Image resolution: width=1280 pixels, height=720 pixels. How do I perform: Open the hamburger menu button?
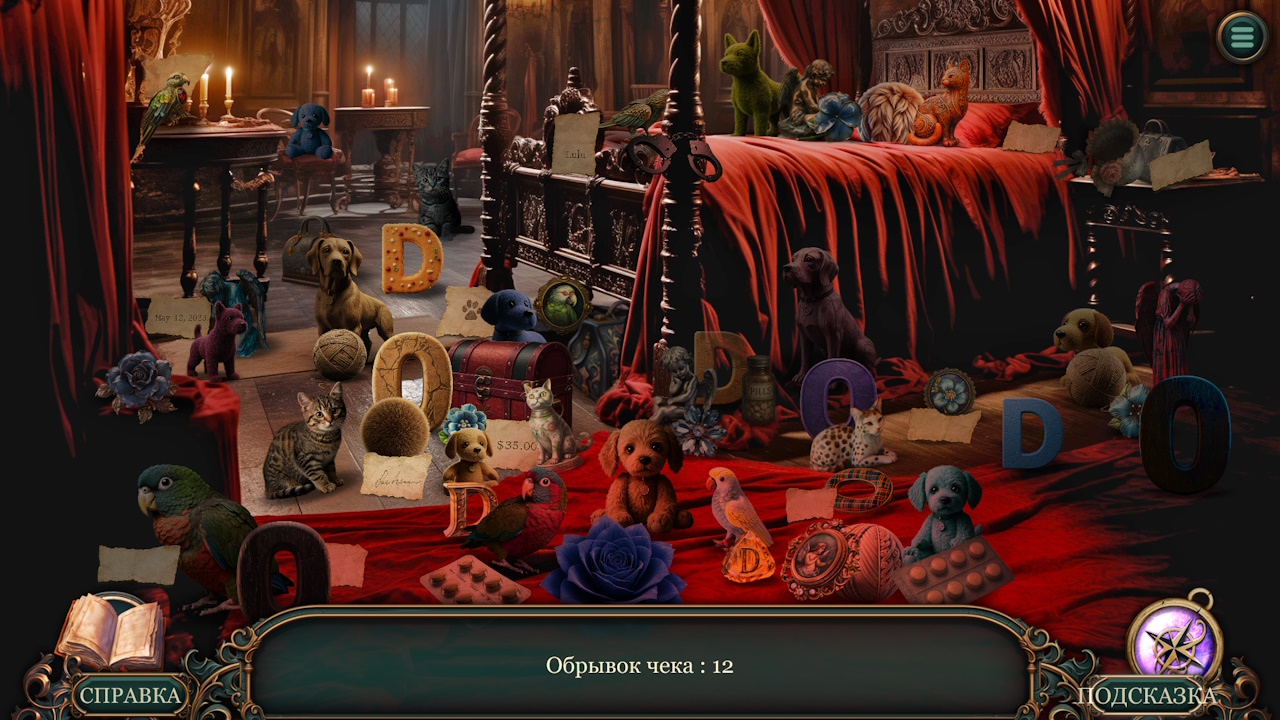click(1242, 37)
